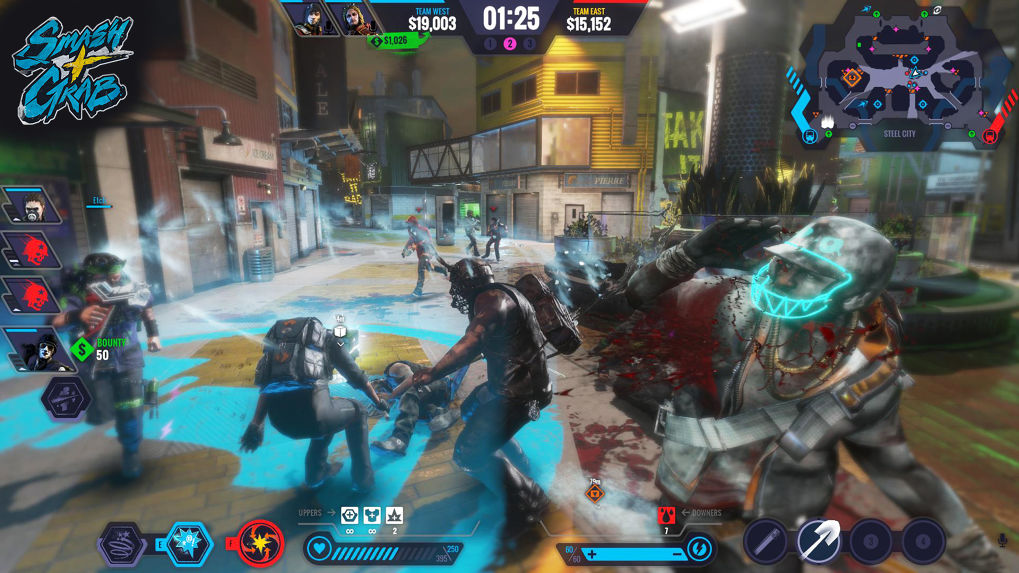Click the hexagonal weapon icon under teammate portraits

[x=66, y=399]
